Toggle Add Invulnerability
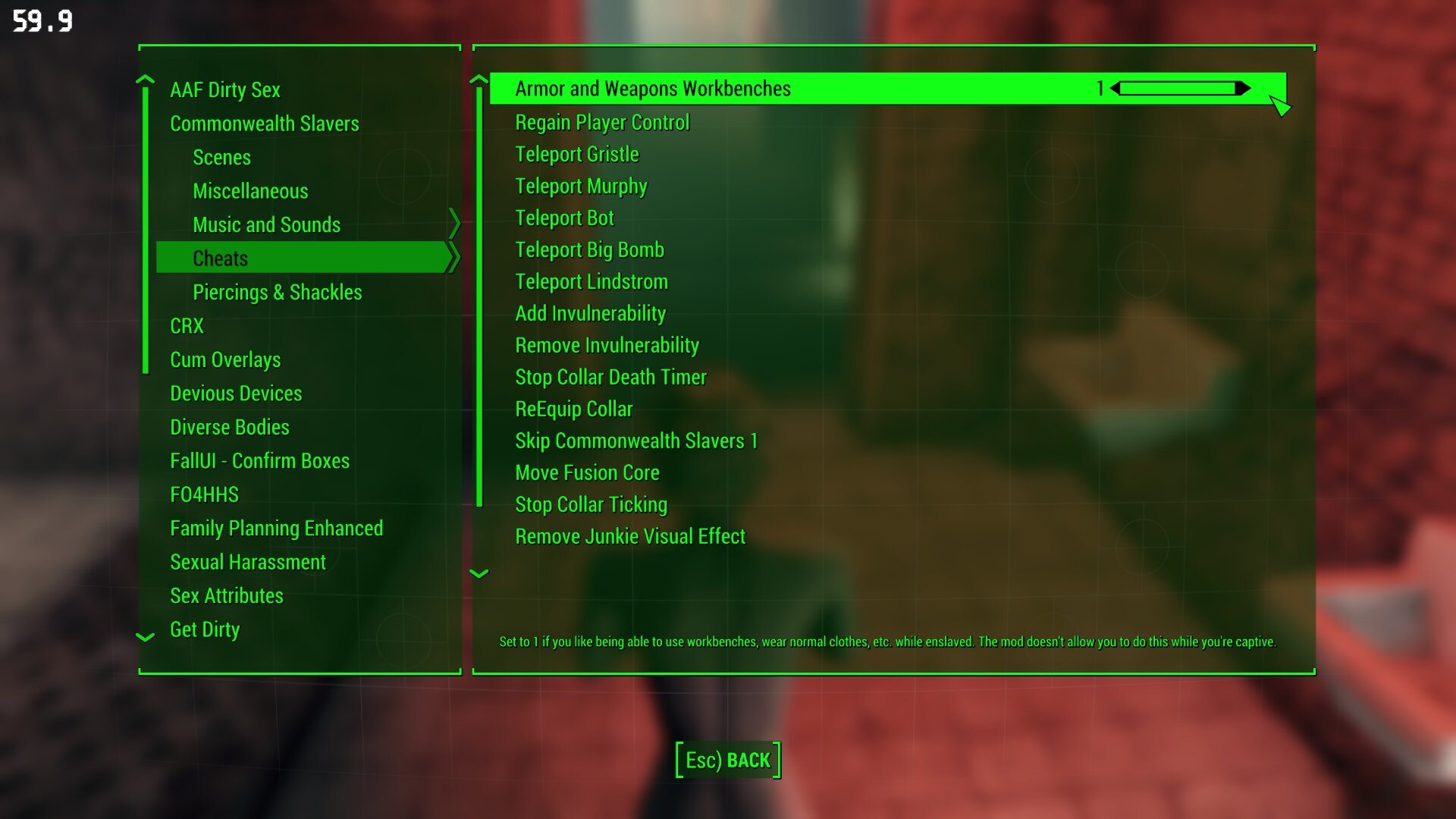Image resolution: width=1456 pixels, height=819 pixels. [x=590, y=313]
